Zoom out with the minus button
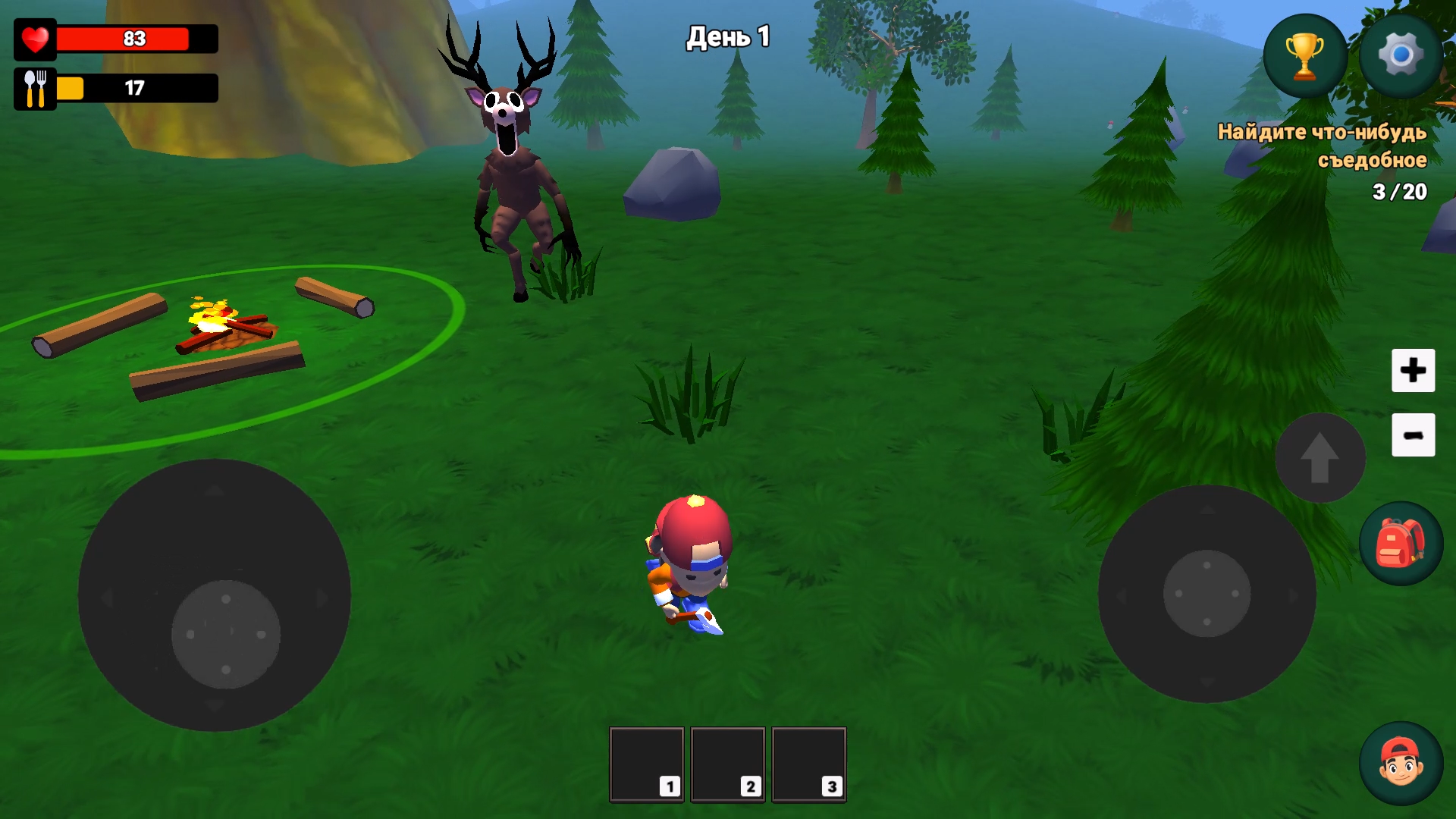Screen dimensions: 1456x819 1413,434
